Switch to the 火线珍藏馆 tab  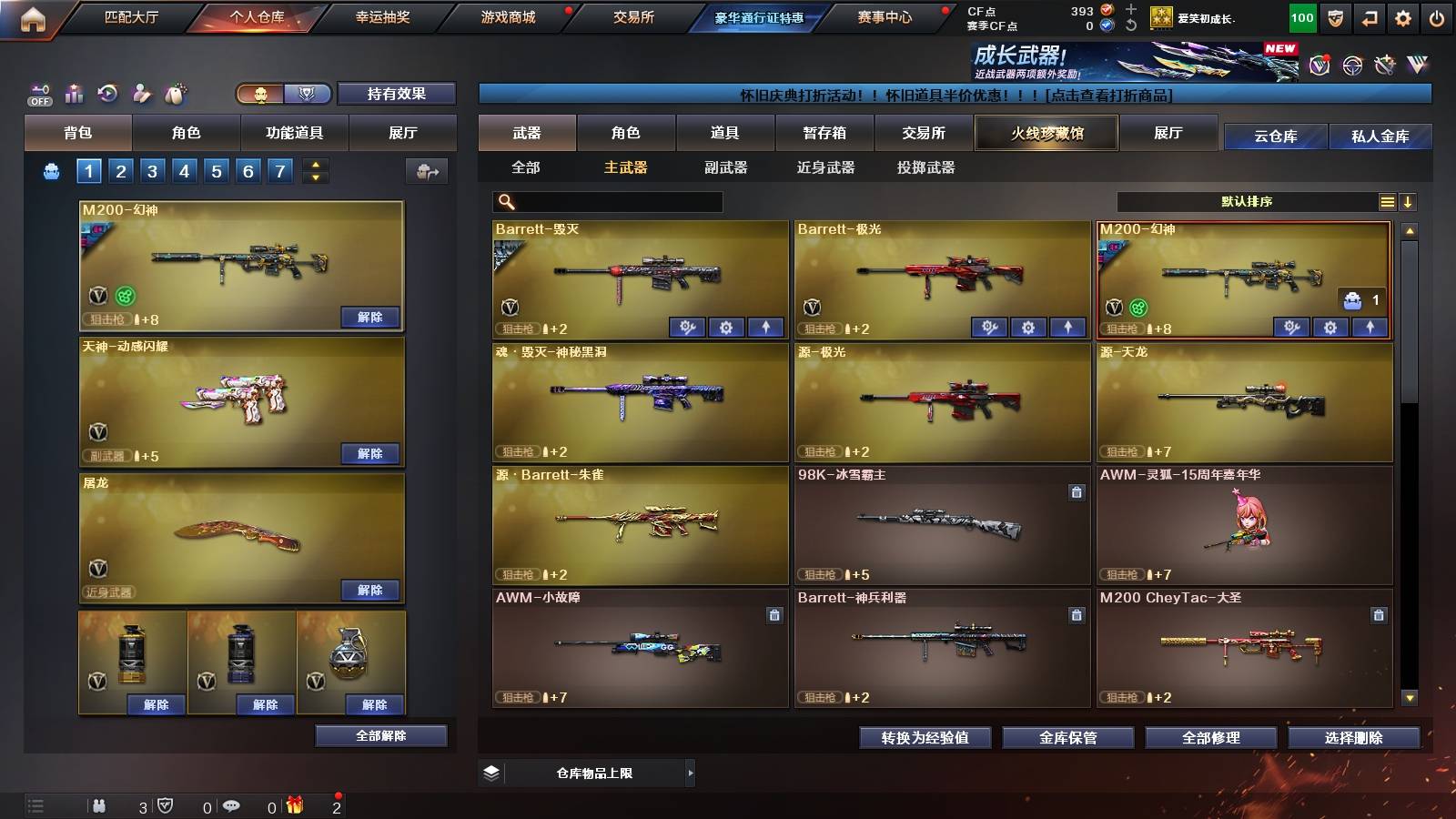point(1046,133)
